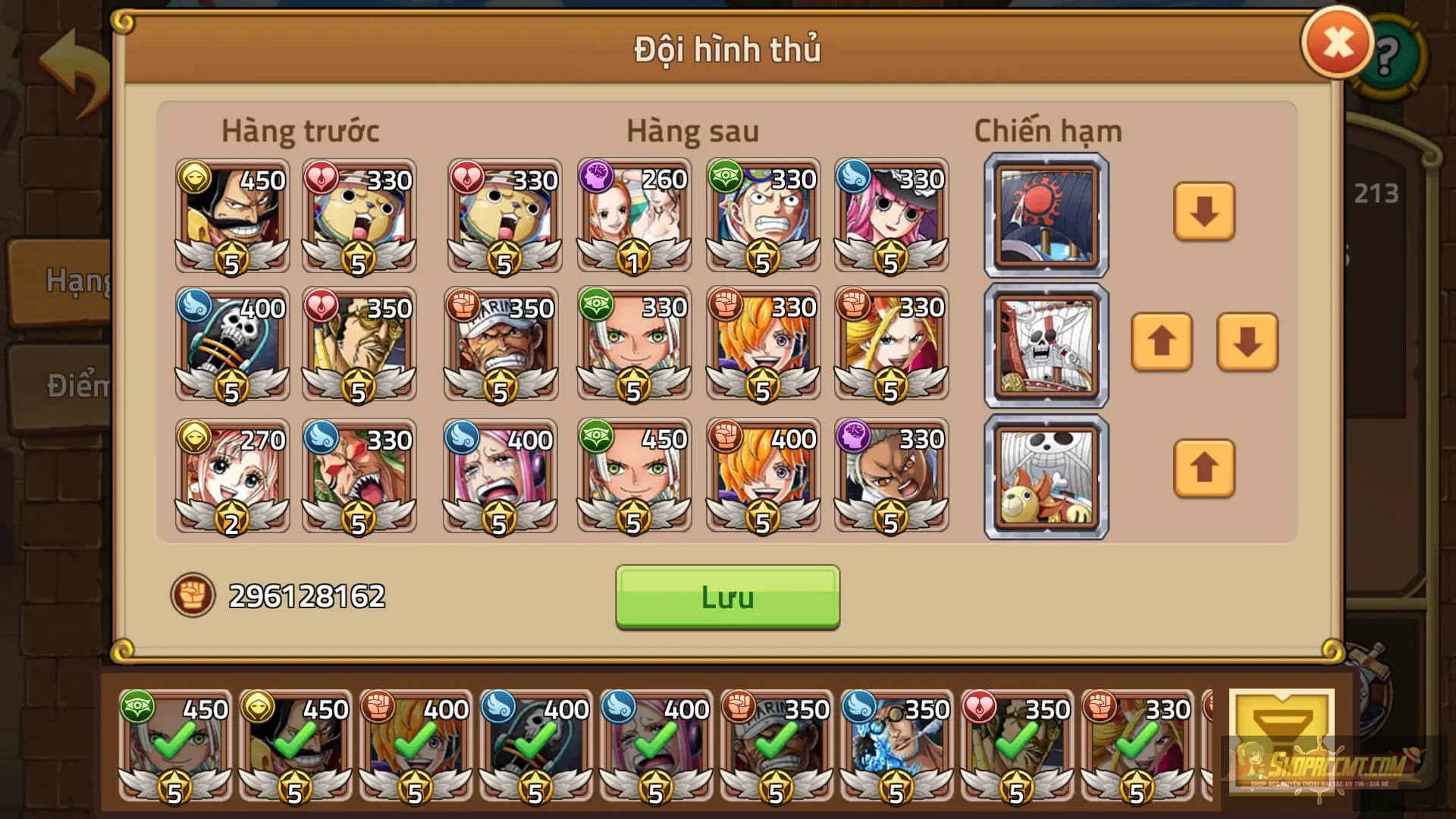The image size is (1456, 819).
Task: Click the Shirahoshi portrait showing 270 power
Action: click(231, 475)
